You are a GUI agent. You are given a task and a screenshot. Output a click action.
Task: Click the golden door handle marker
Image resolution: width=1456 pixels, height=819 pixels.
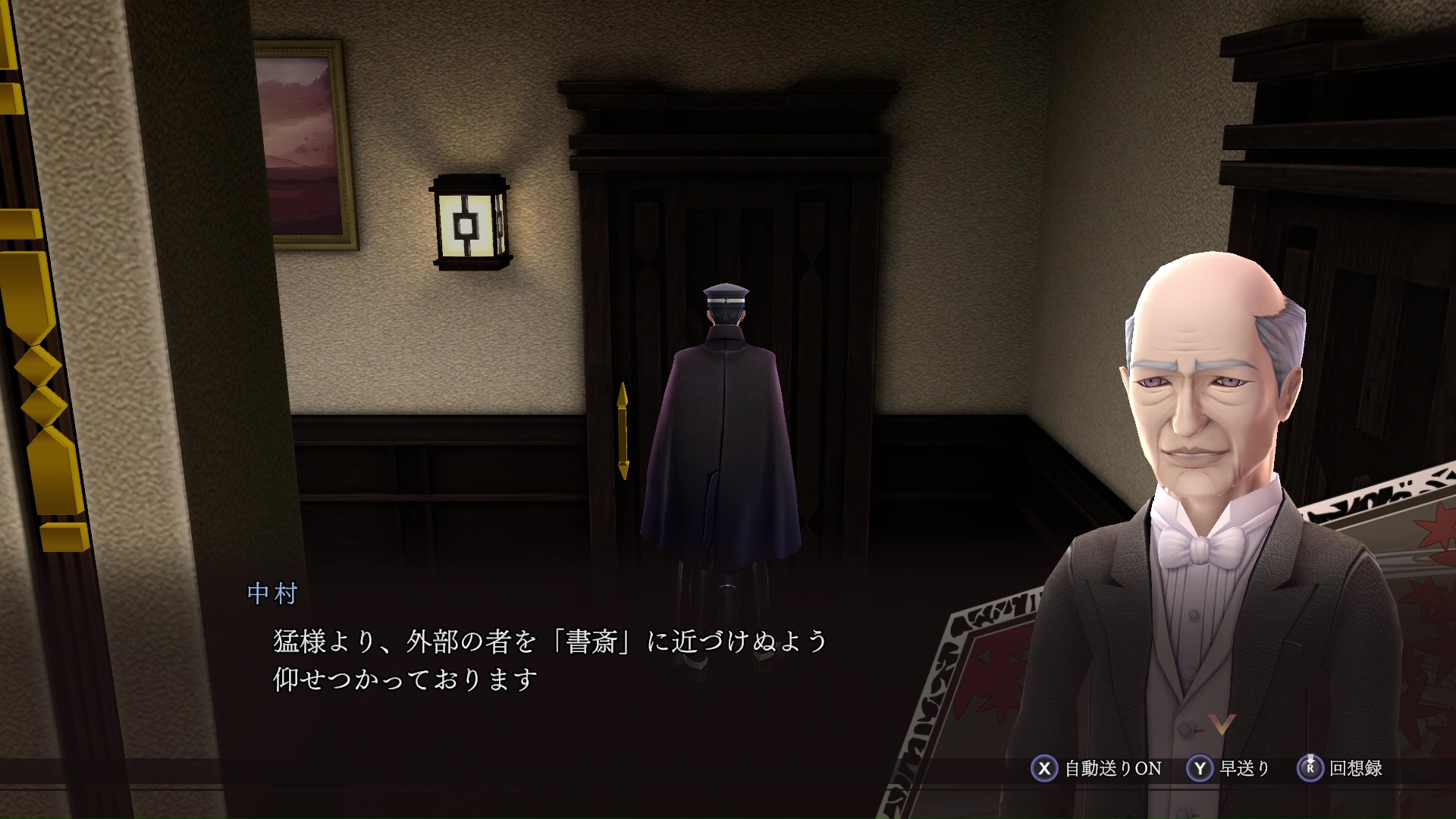pyautogui.click(x=623, y=428)
